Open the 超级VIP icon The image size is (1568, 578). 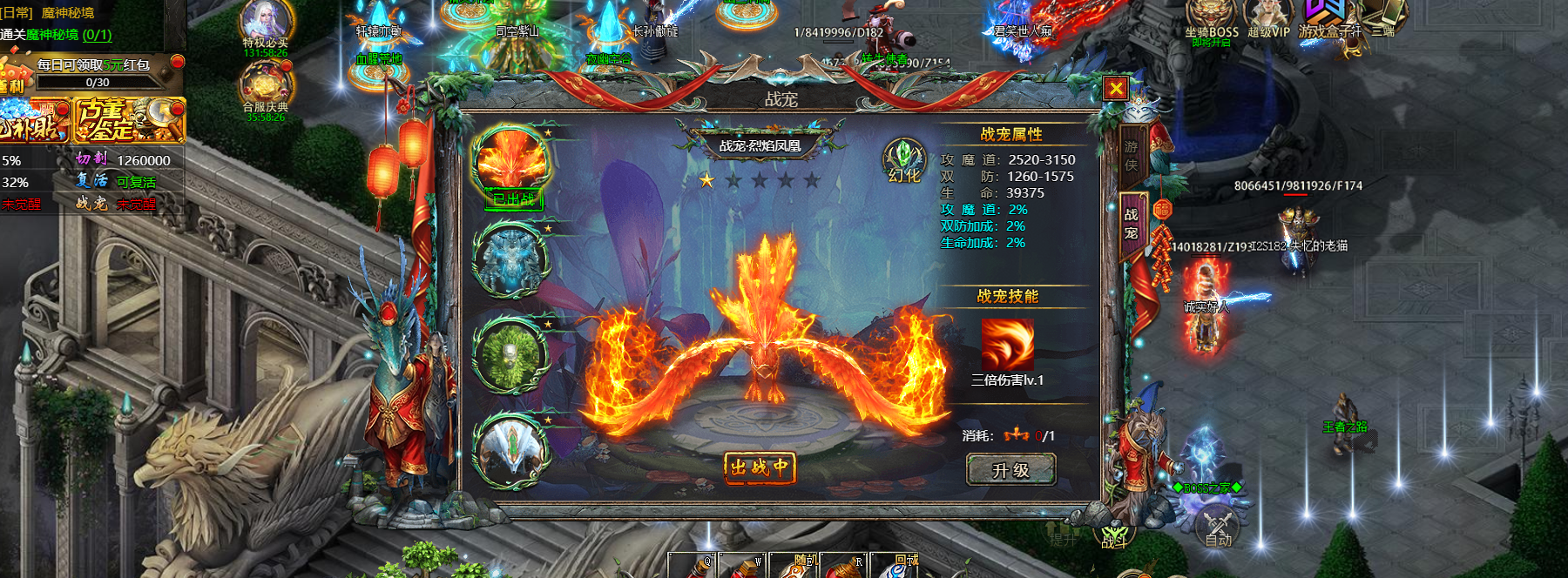pos(1267,19)
